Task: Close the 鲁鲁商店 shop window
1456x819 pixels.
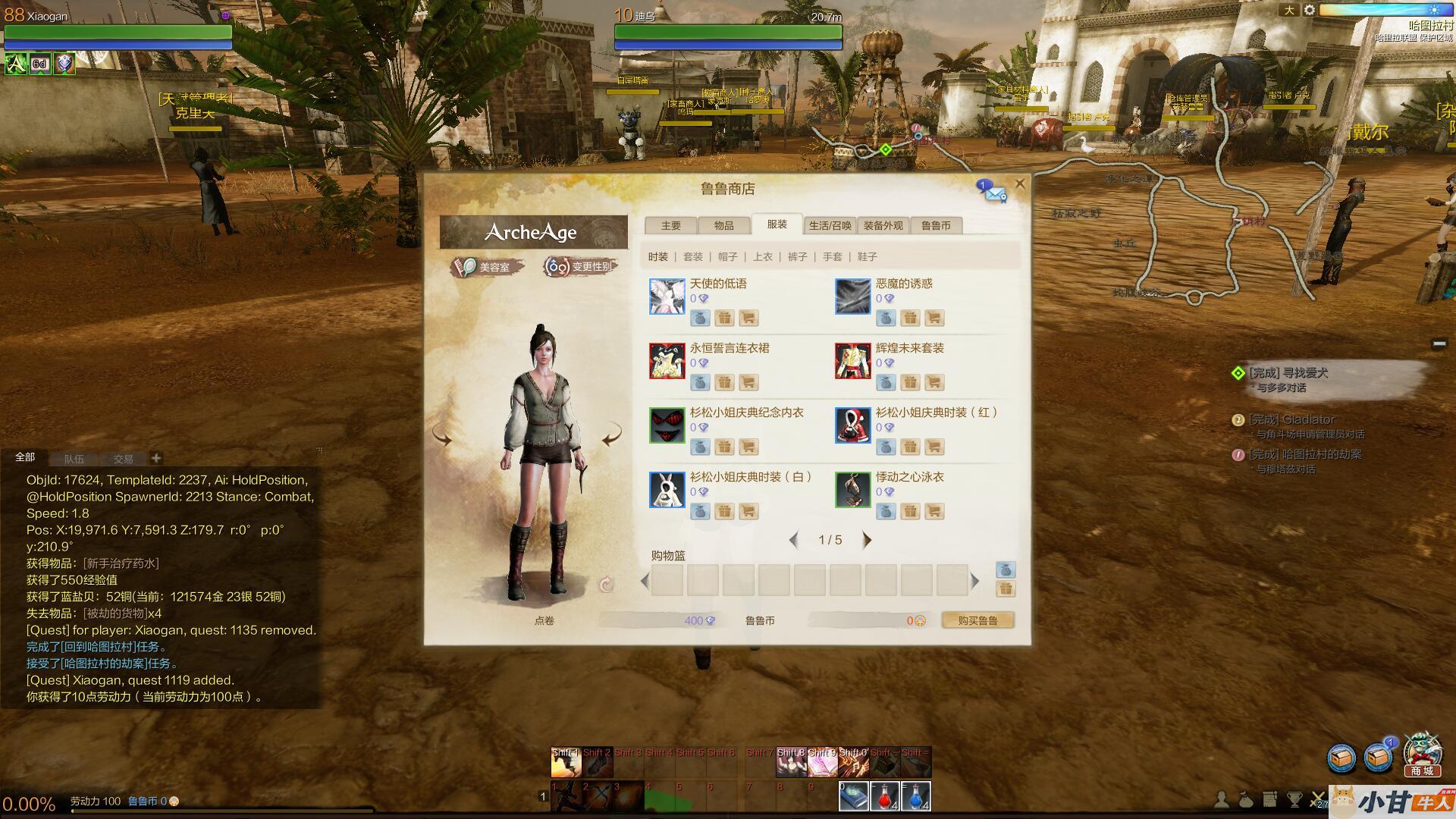Action: [1020, 184]
